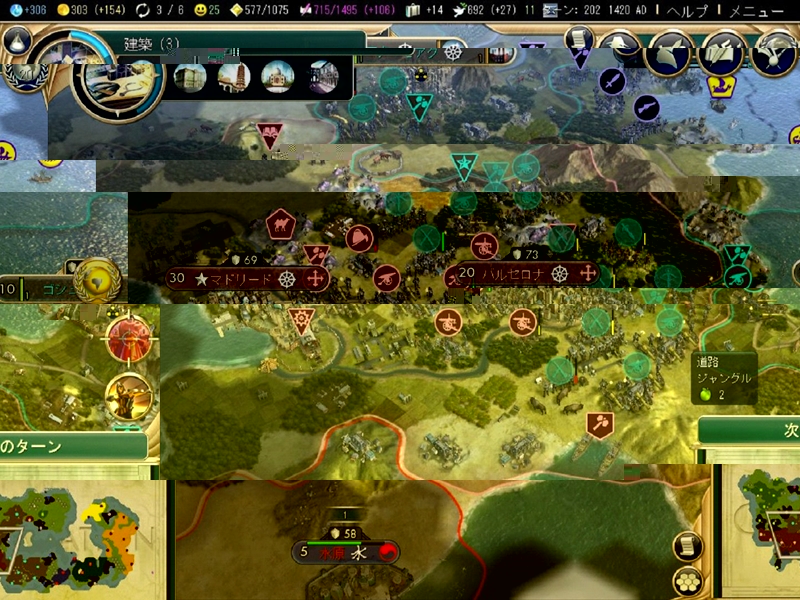Toggle the hex grid icon near minimap
Screen dimensions: 800x600
[688, 582]
